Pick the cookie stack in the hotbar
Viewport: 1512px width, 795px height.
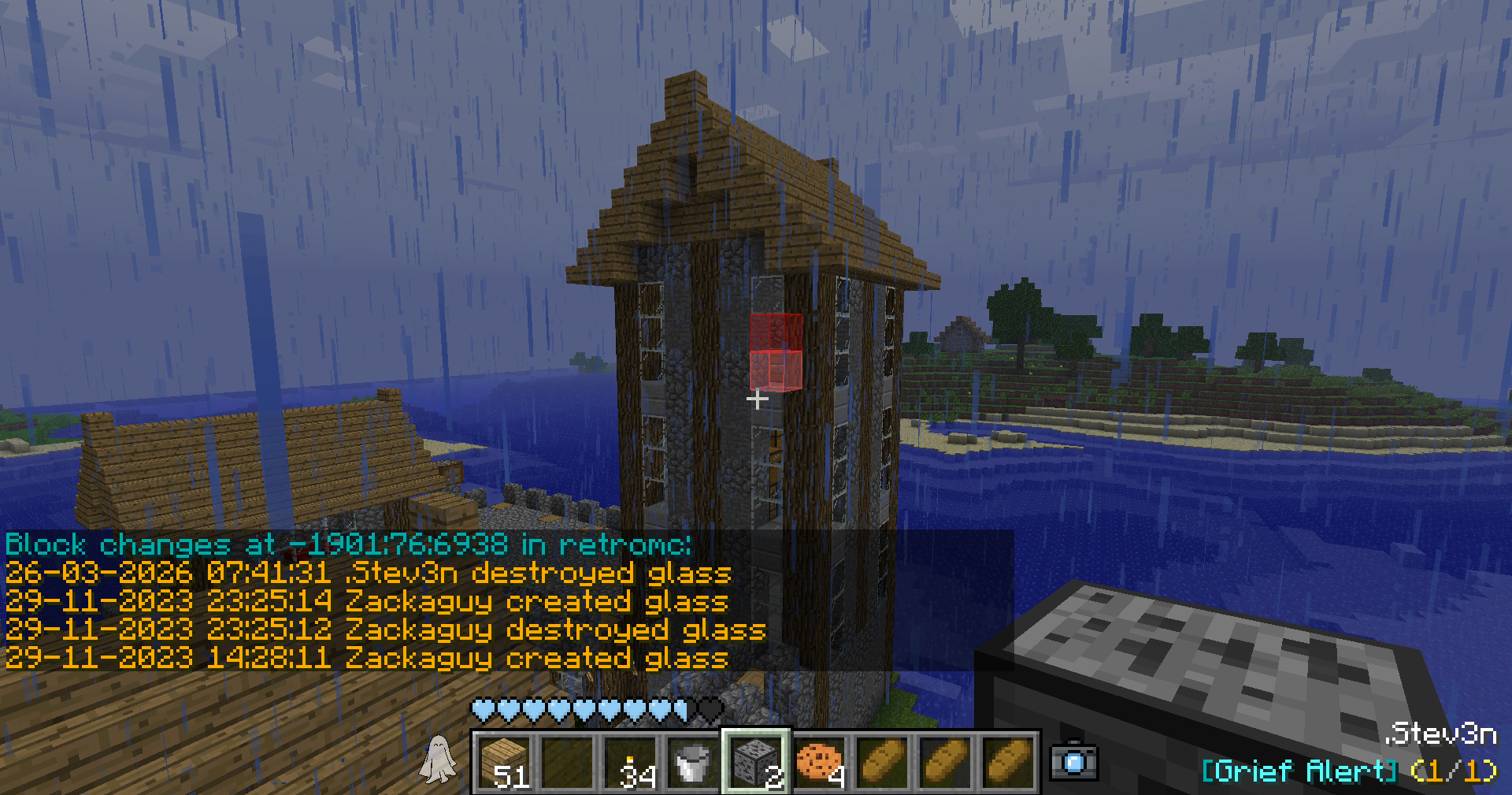pyautogui.click(x=819, y=762)
